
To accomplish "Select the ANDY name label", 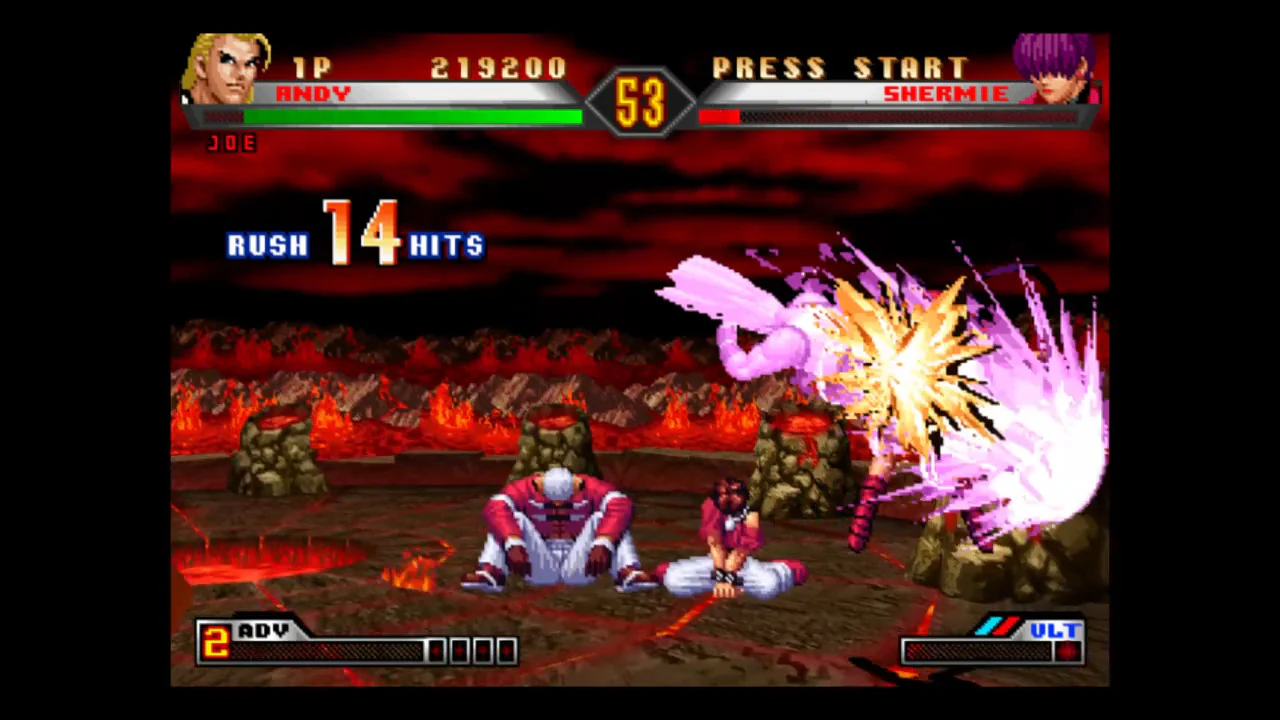I will coord(314,93).
